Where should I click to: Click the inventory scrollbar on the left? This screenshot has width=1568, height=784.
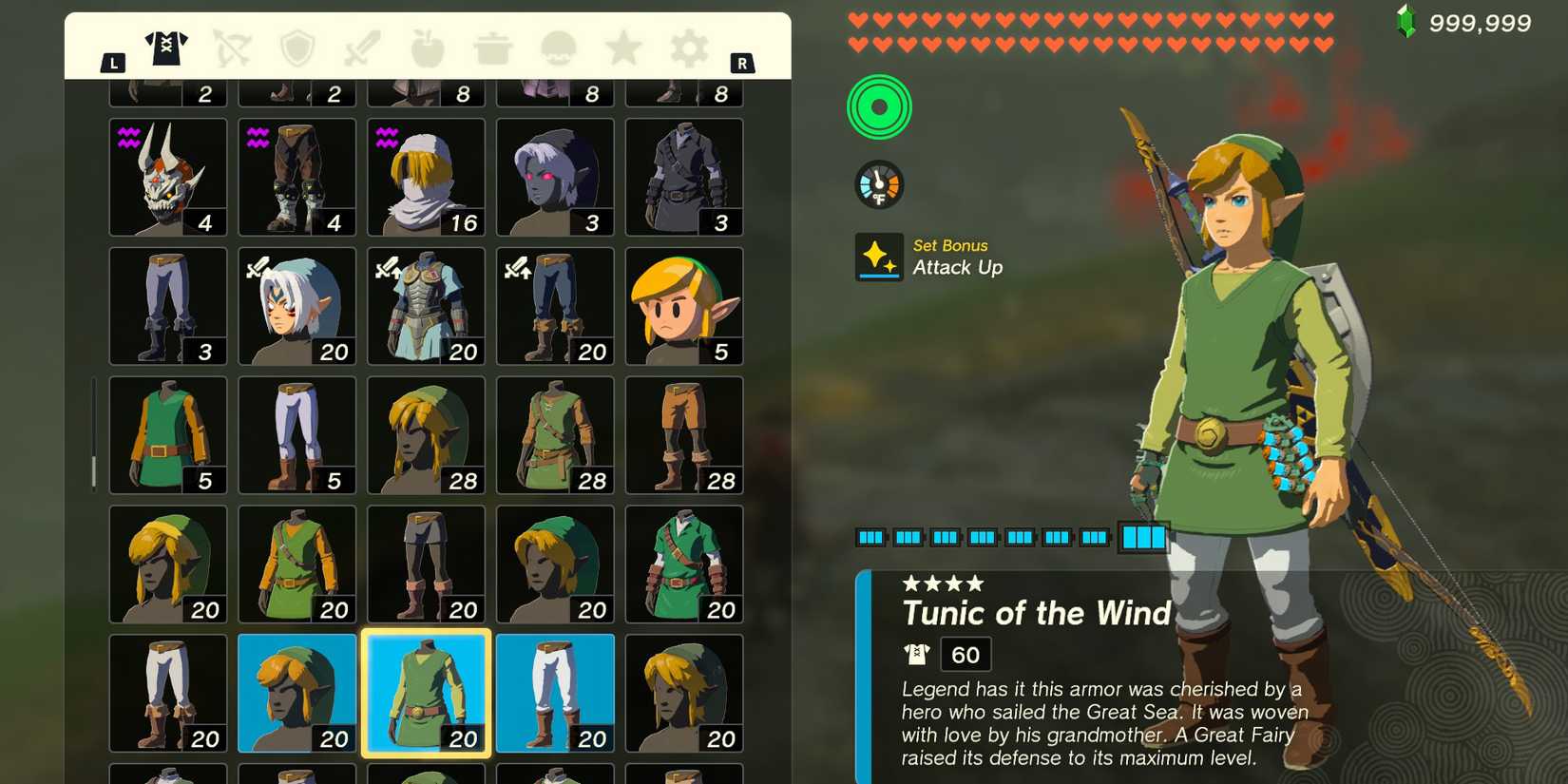point(94,466)
